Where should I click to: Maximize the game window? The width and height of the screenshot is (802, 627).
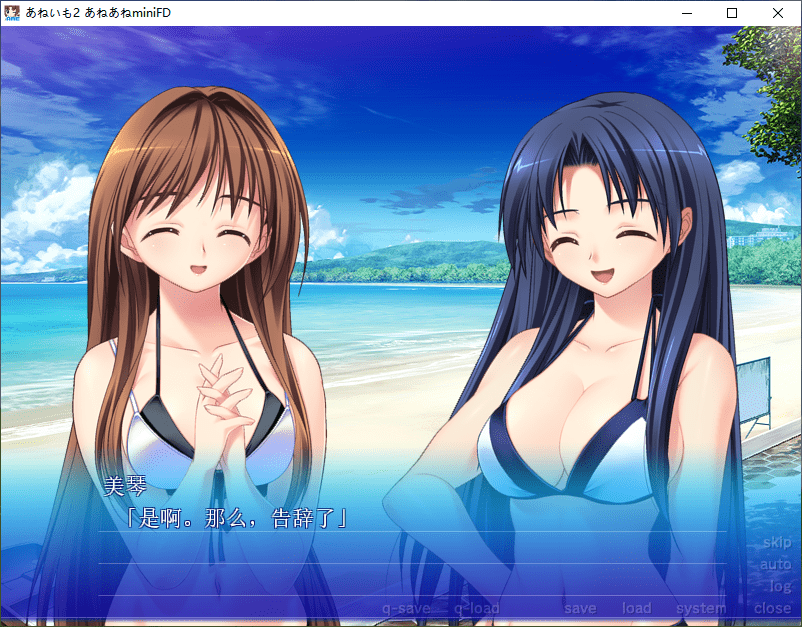coord(732,13)
